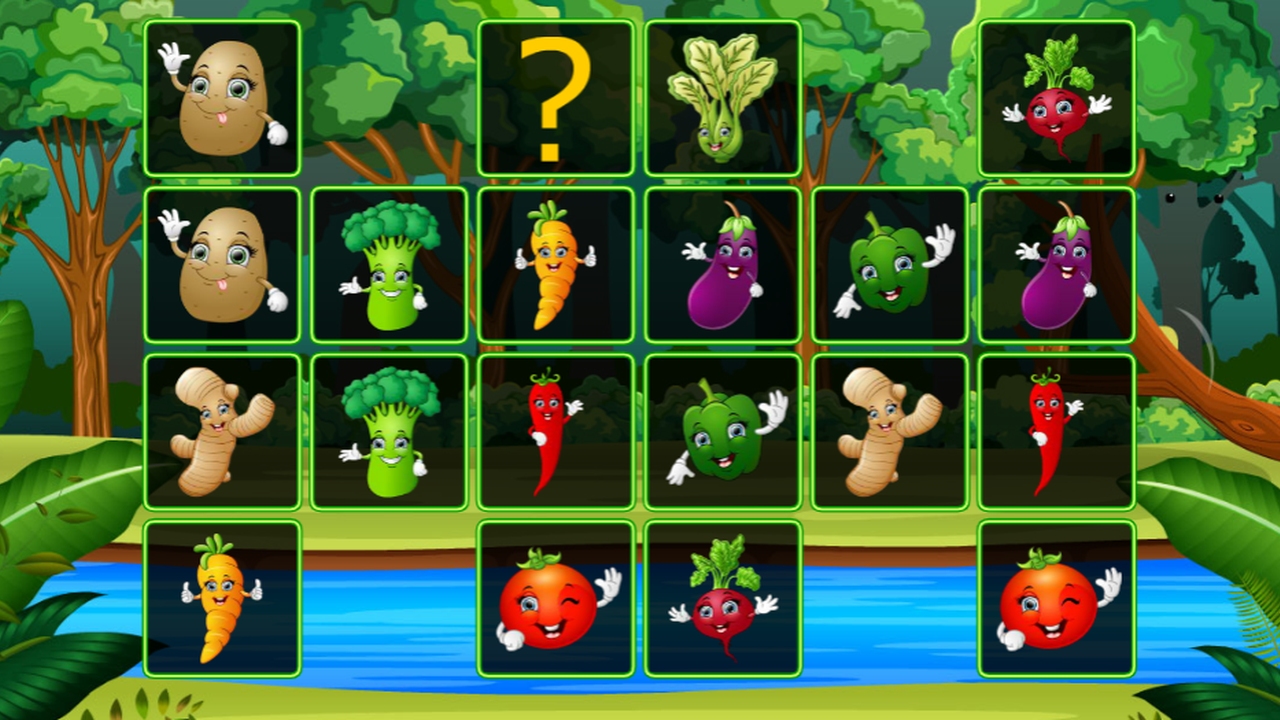Image resolution: width=1280 pixels, height=720 pixels.
Task: Select the winking tomato card in the bottom row
Action: pyautogui.click(x=557, y=597)
